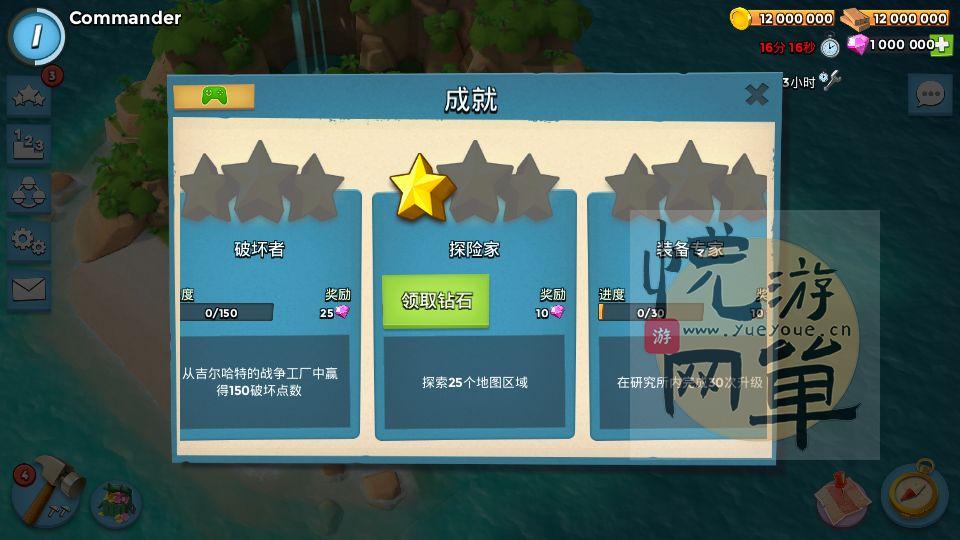960x540 pixels.
Task: Show the 123 leaderboard rankings
Action: click(x=28, y=144)
